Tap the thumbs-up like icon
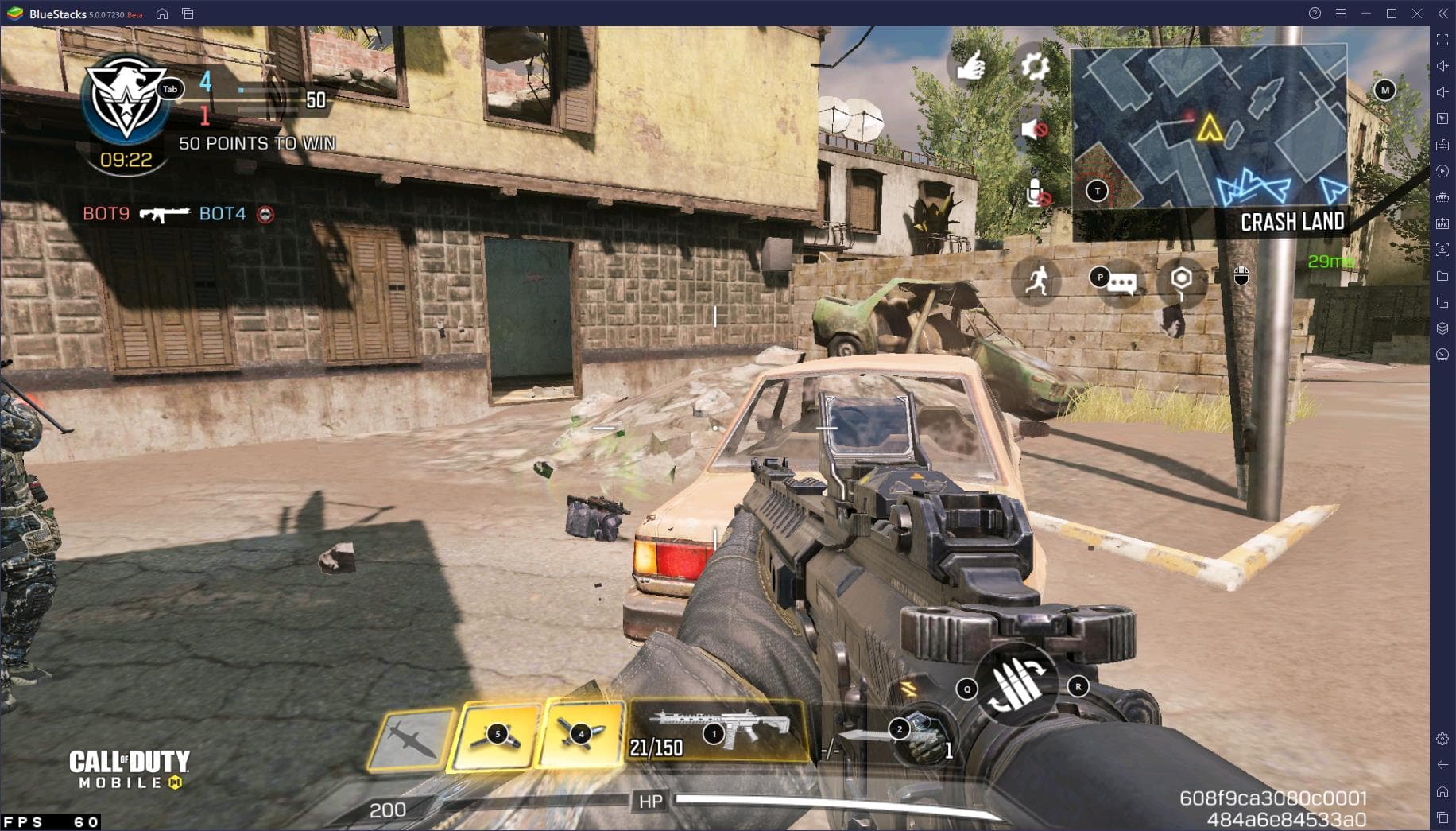The height and width of the screenshot is (831, 1456). pos(970,67)
